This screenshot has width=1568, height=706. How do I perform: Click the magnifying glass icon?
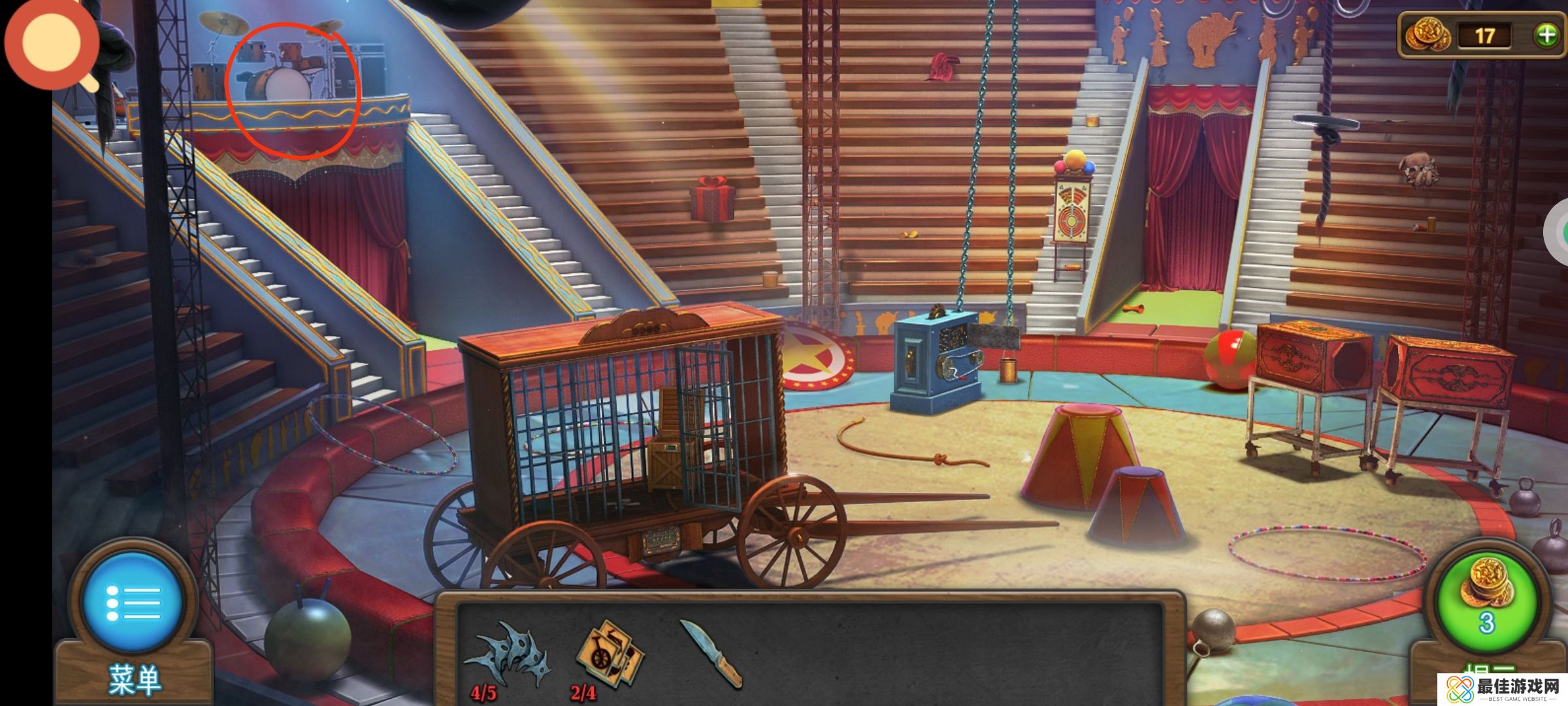click(52, 44)
